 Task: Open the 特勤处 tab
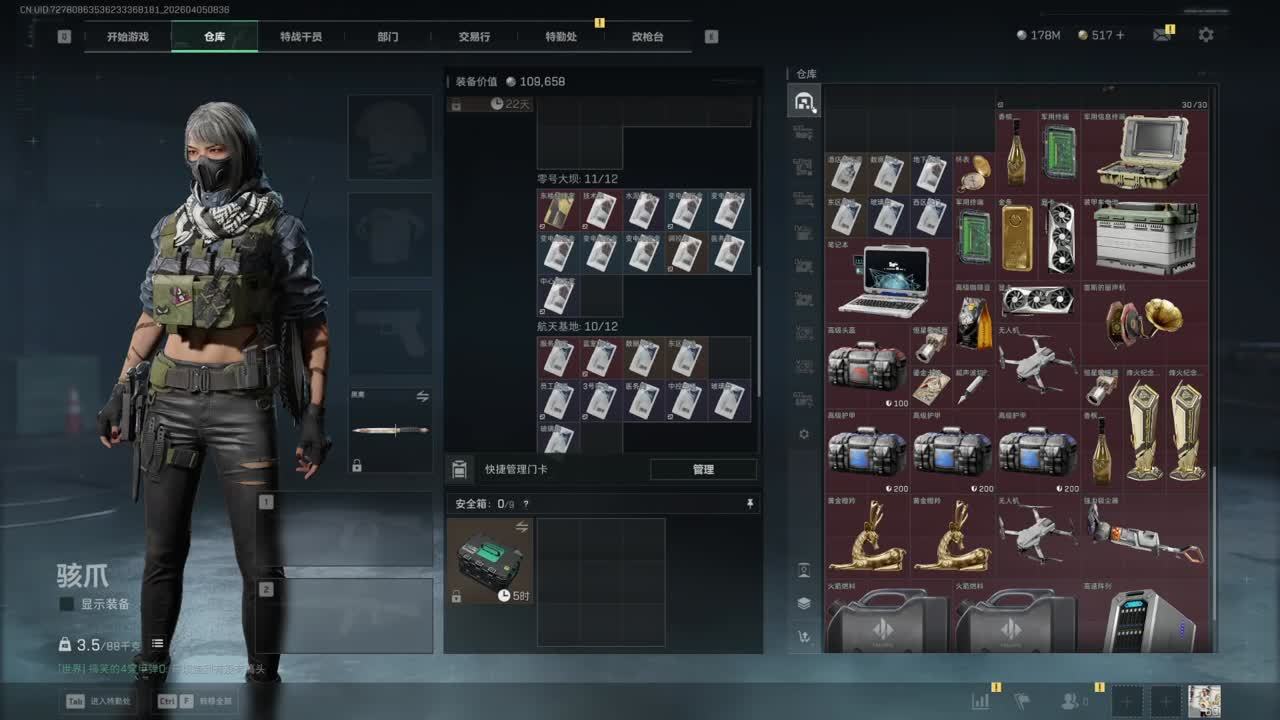(x=561, y=37)
